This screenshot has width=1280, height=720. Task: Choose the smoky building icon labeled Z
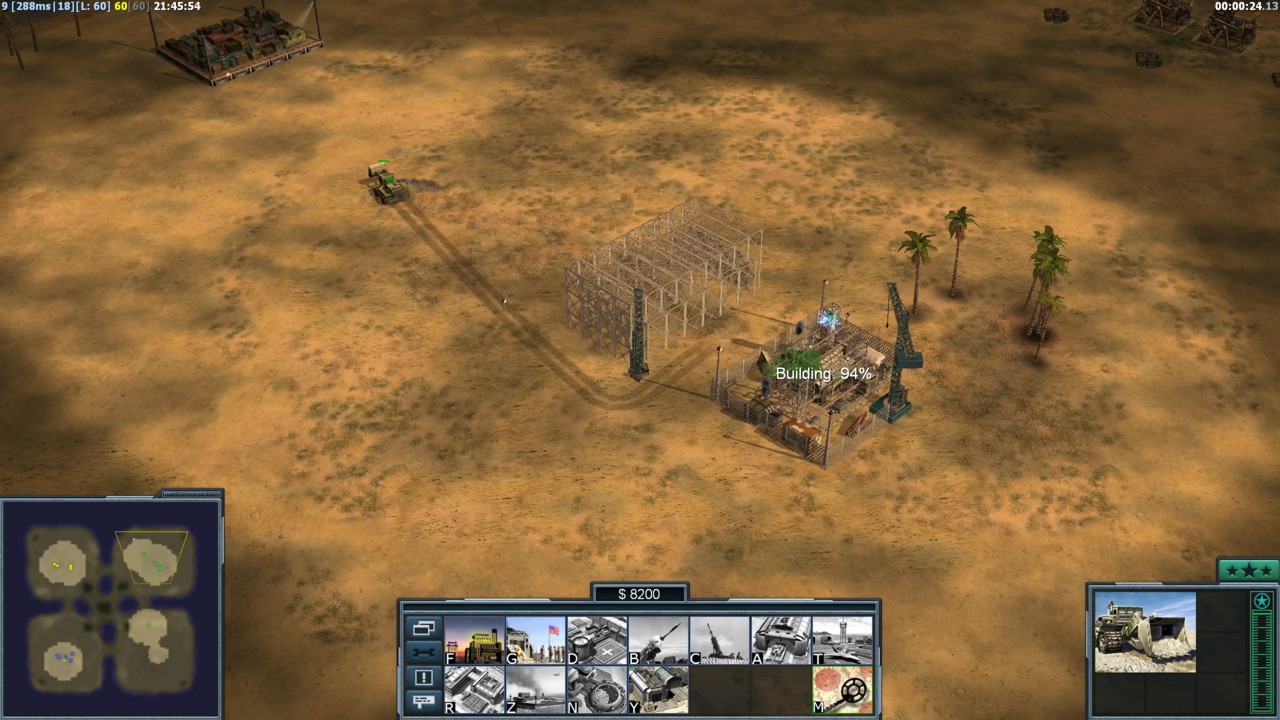pos(536,690)
